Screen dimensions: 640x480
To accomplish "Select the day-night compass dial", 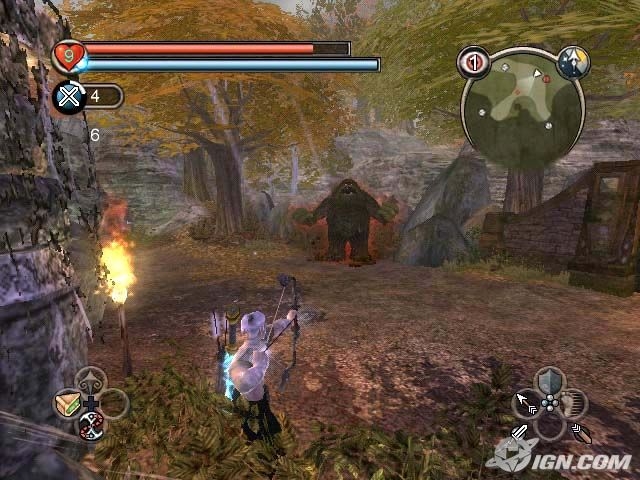I will click(x=573, y=61).
